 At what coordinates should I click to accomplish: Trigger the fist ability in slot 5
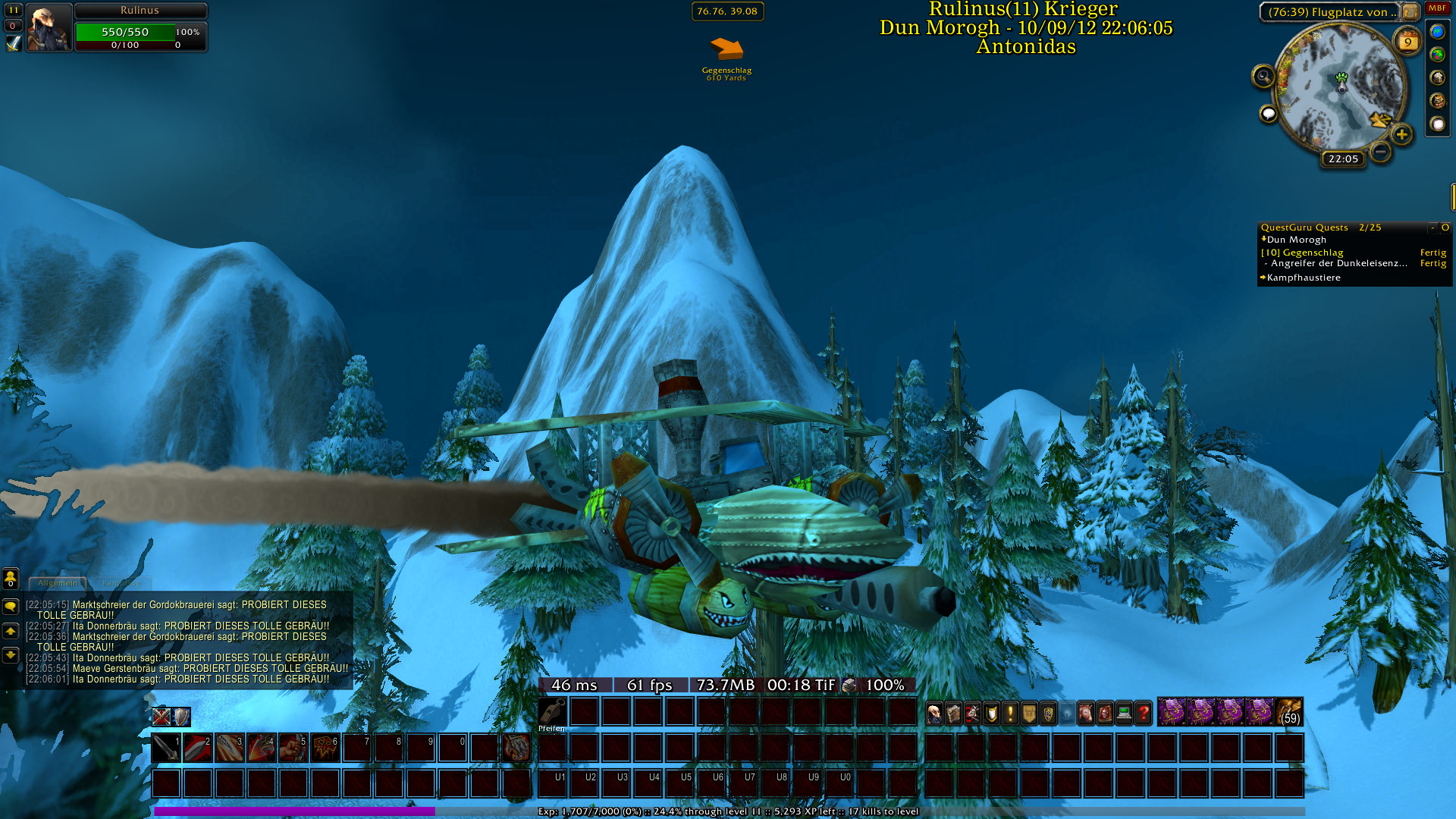tap(293, 748)
